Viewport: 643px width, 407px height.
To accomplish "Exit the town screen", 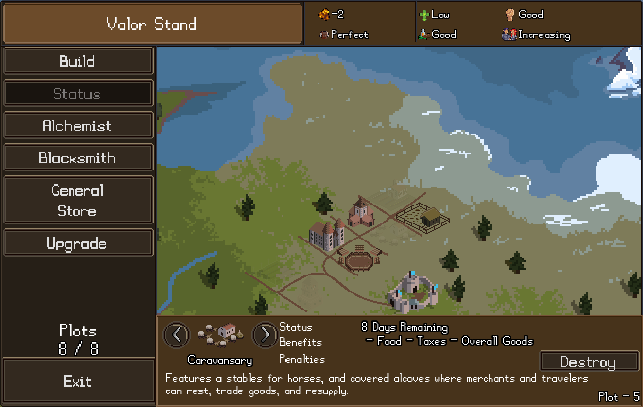I will click(x=77, y=381).
